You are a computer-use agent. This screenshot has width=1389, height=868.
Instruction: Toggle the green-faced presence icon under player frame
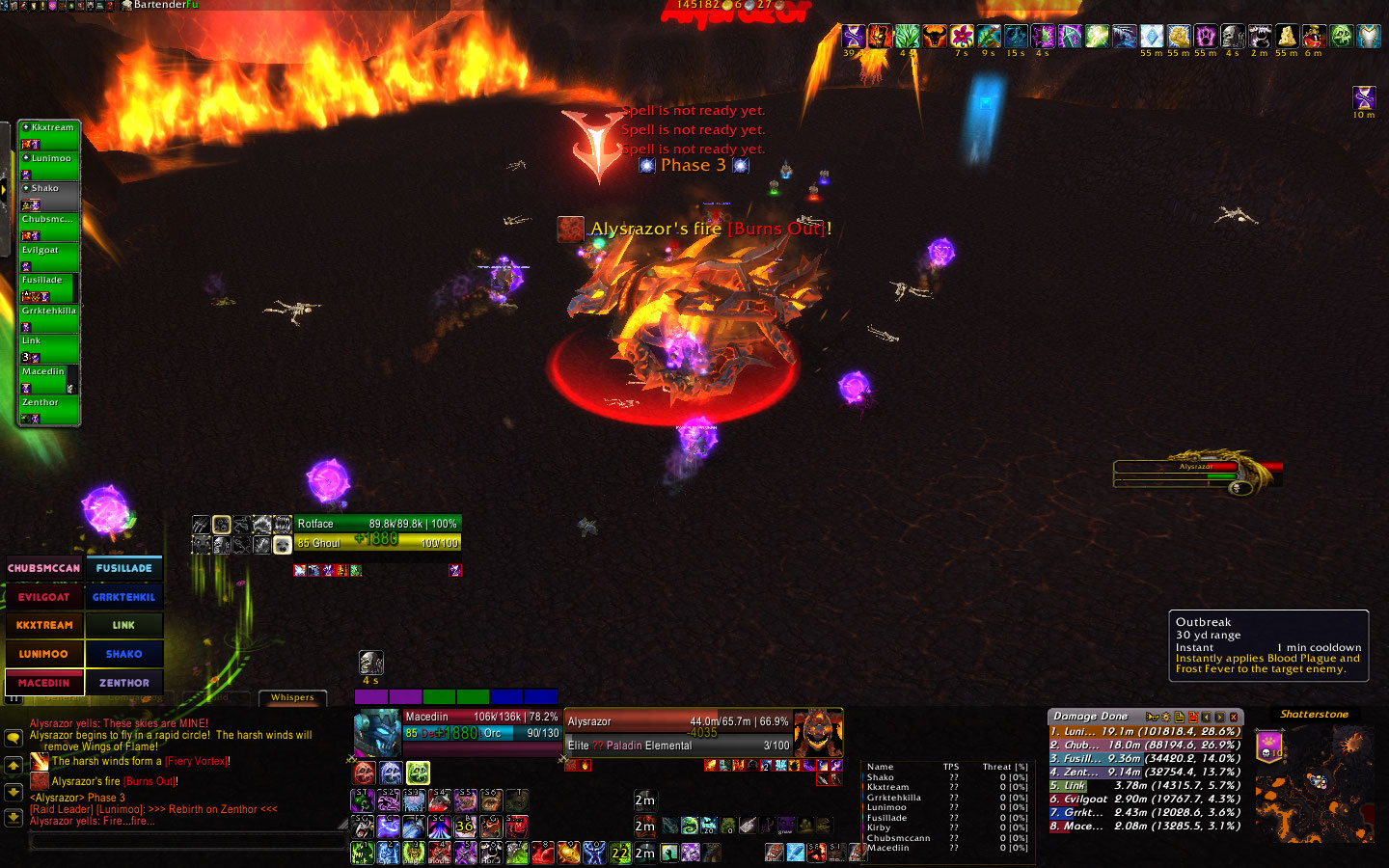pos(418,773)
